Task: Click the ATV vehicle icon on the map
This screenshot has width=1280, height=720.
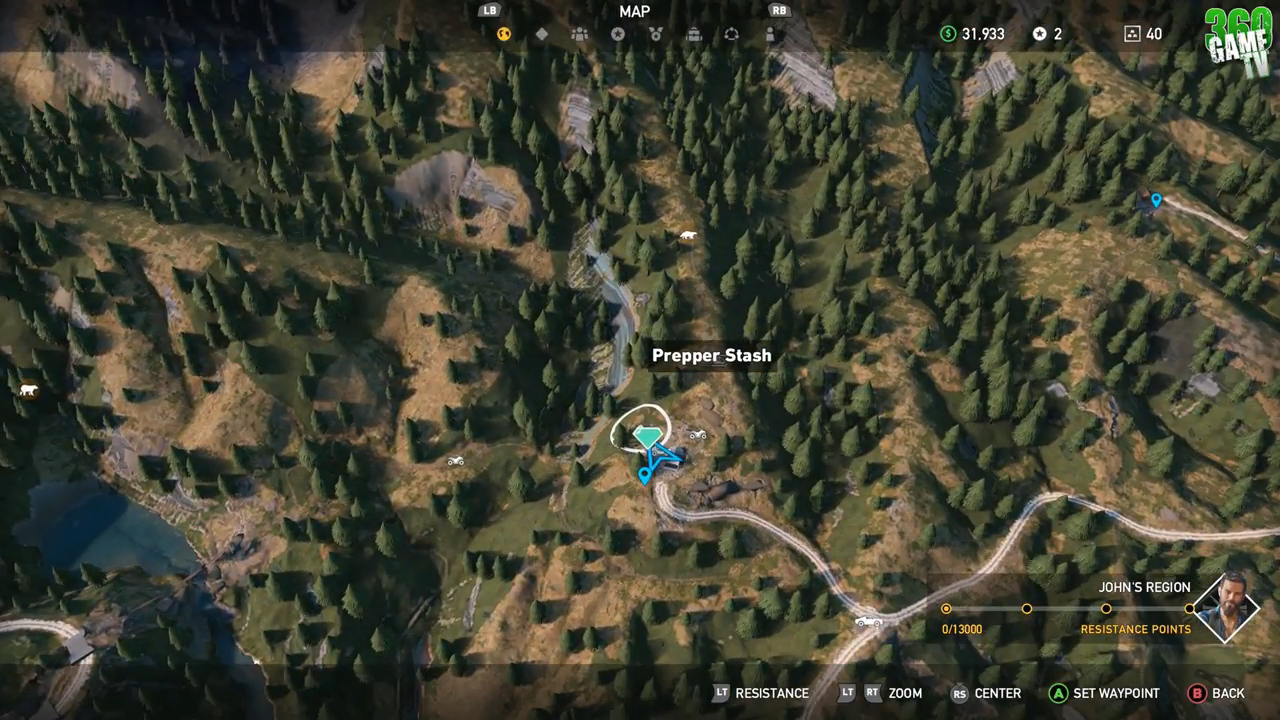Action: tap(697, 434)
